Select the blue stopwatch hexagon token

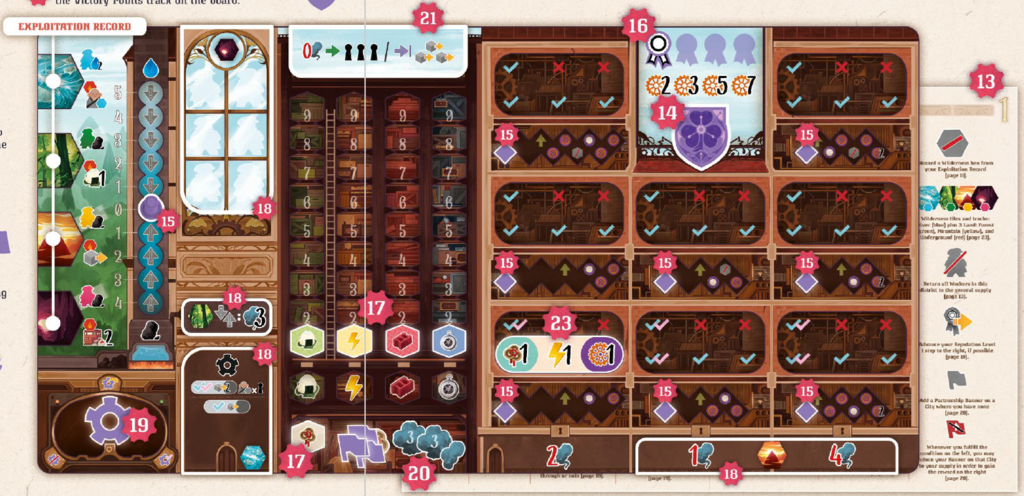tap(448, 341)
